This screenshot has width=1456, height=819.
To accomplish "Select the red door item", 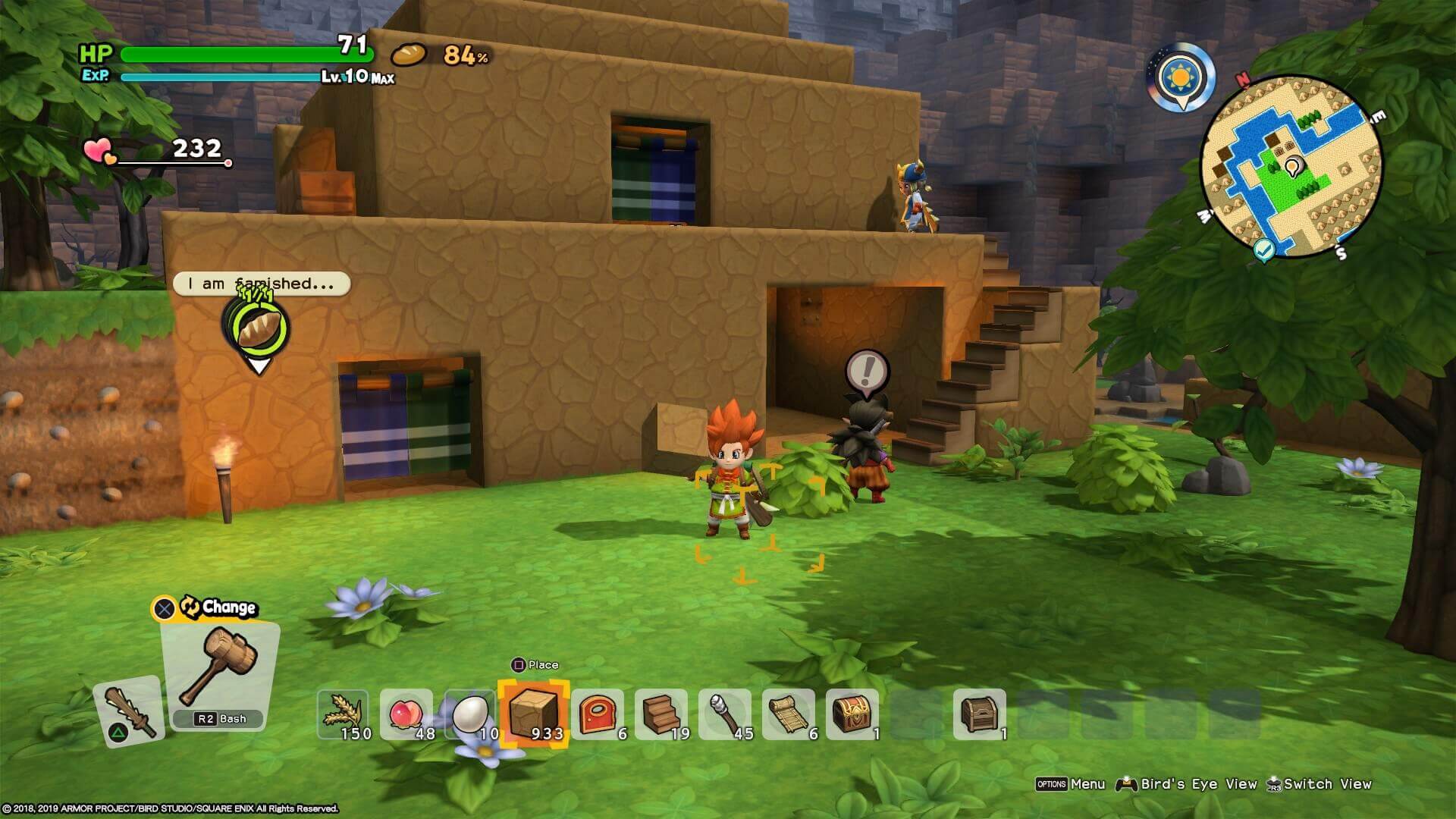I will tap(598, 714).
